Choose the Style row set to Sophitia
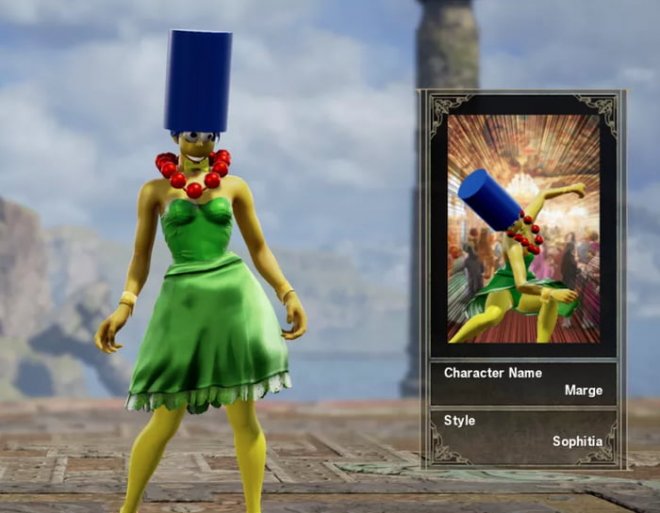The height and width of the screenshot is (513, 660). tap(523, 431)
